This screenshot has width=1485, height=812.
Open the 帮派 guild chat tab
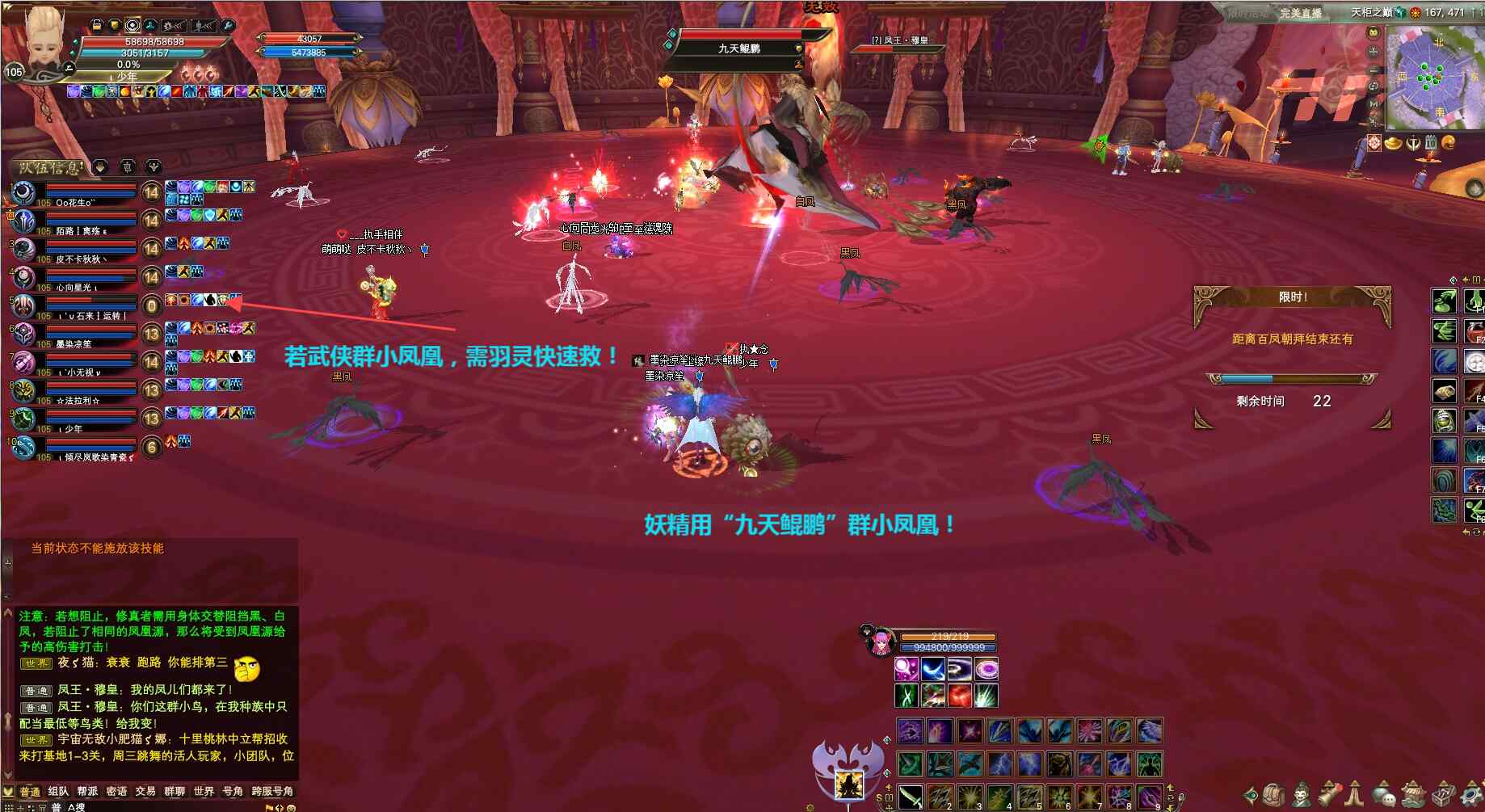tap(87, 792)
